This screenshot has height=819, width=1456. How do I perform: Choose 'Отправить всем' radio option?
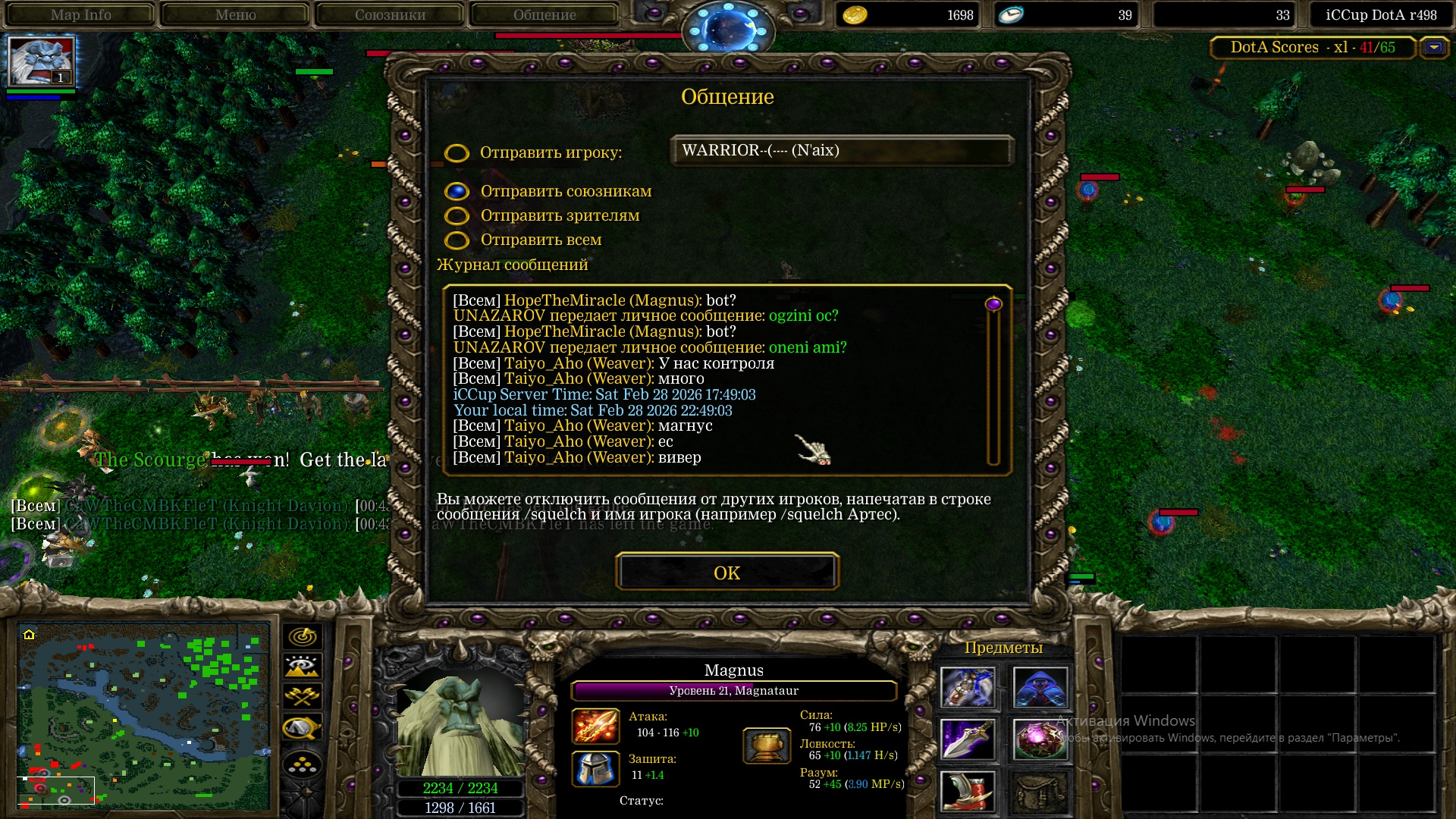pyautogui.click(x=457, y=240)
